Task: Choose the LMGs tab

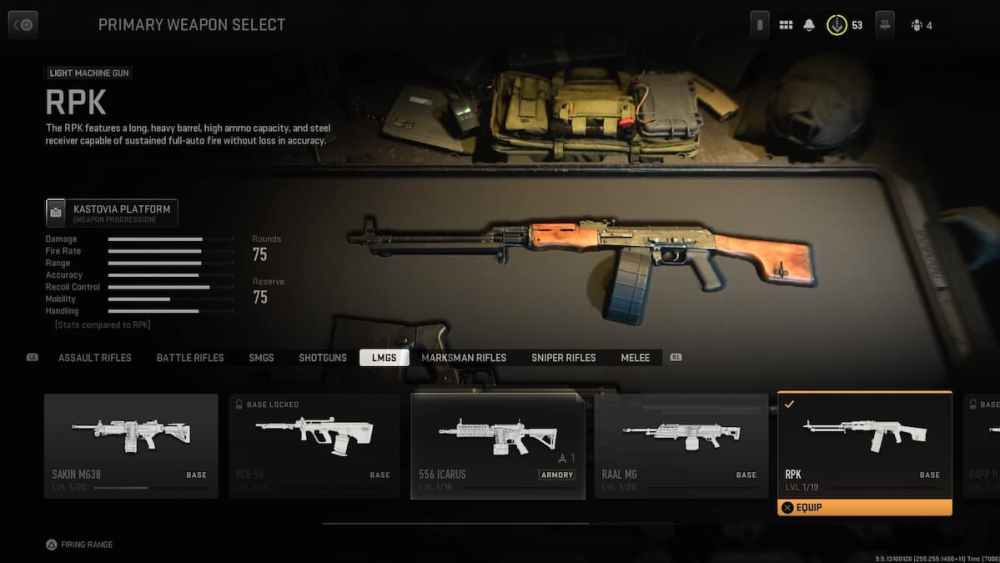Action: [x=384, y=358]
